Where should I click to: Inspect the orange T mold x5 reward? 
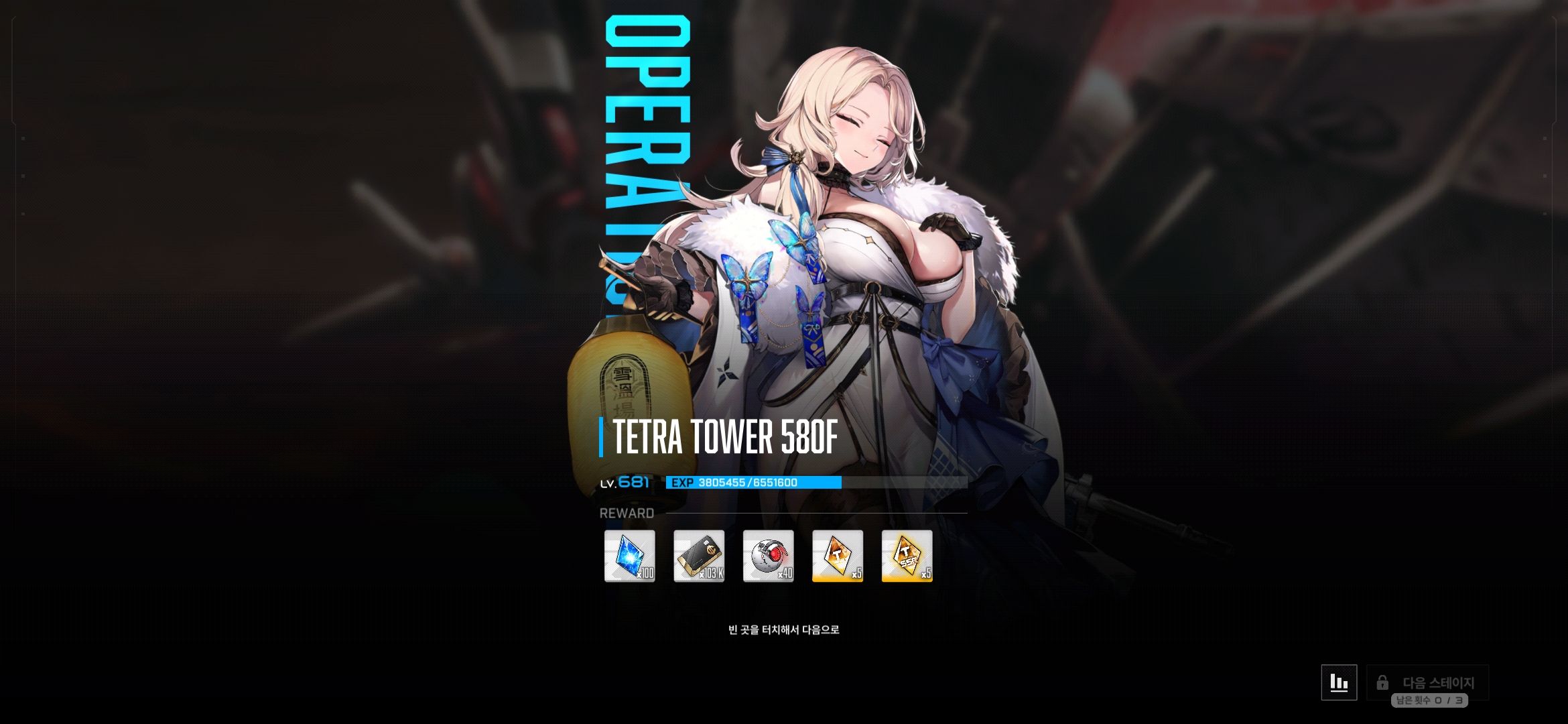(x=838, y=556)
